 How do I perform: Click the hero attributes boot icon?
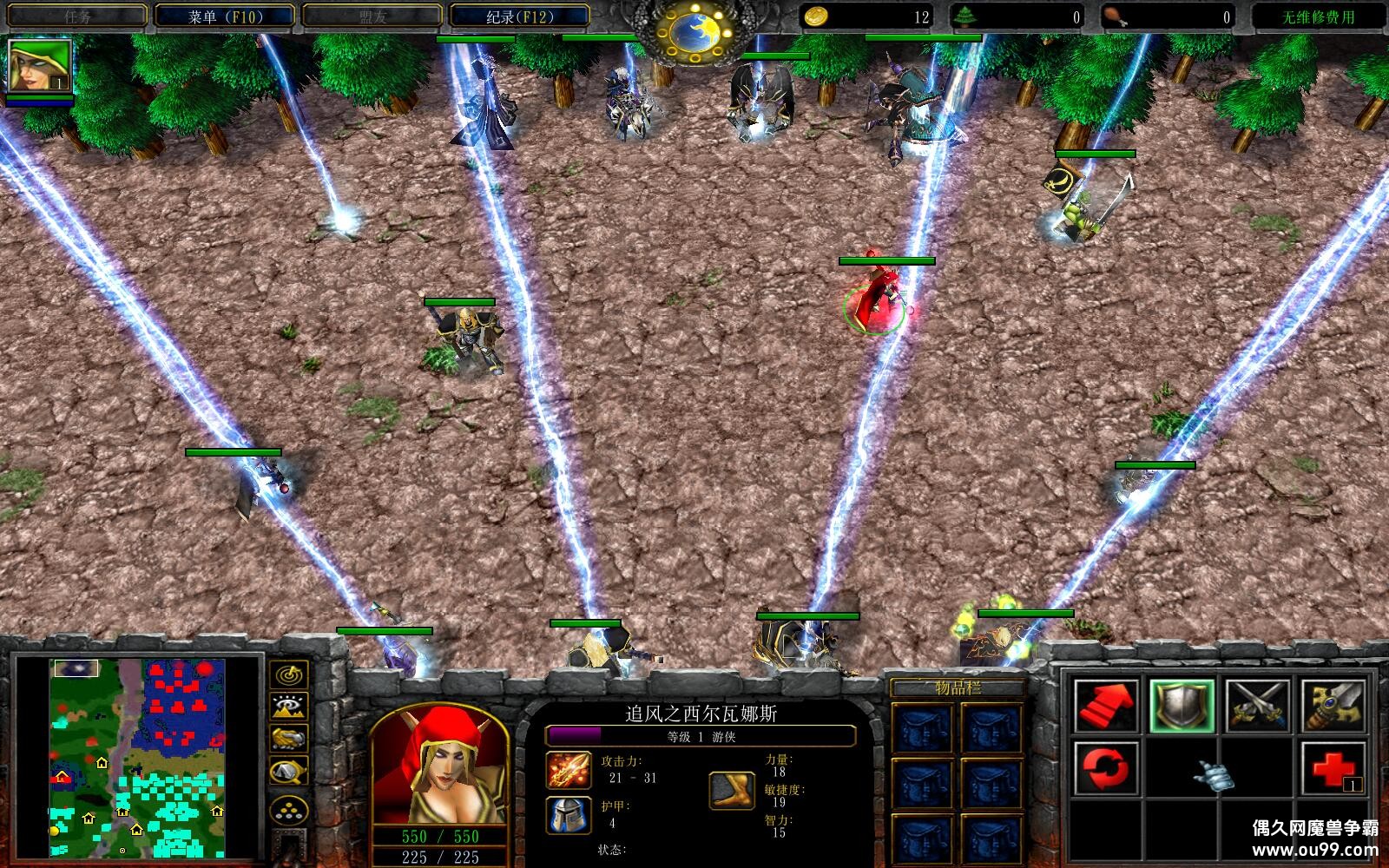pos(732,790)
